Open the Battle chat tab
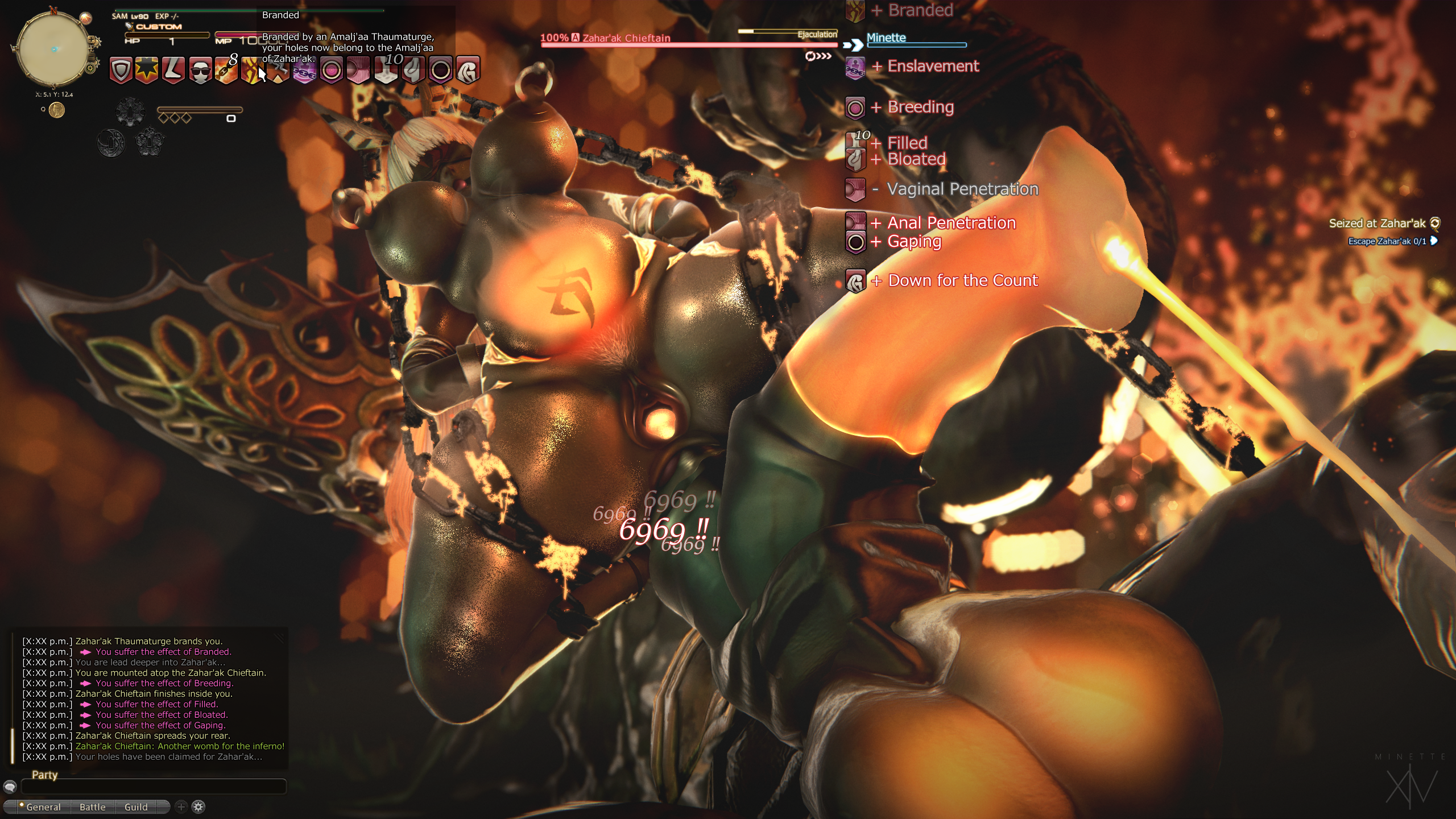Image resolution: width=1456 pixels, height=819 pixels. (92, 807)
